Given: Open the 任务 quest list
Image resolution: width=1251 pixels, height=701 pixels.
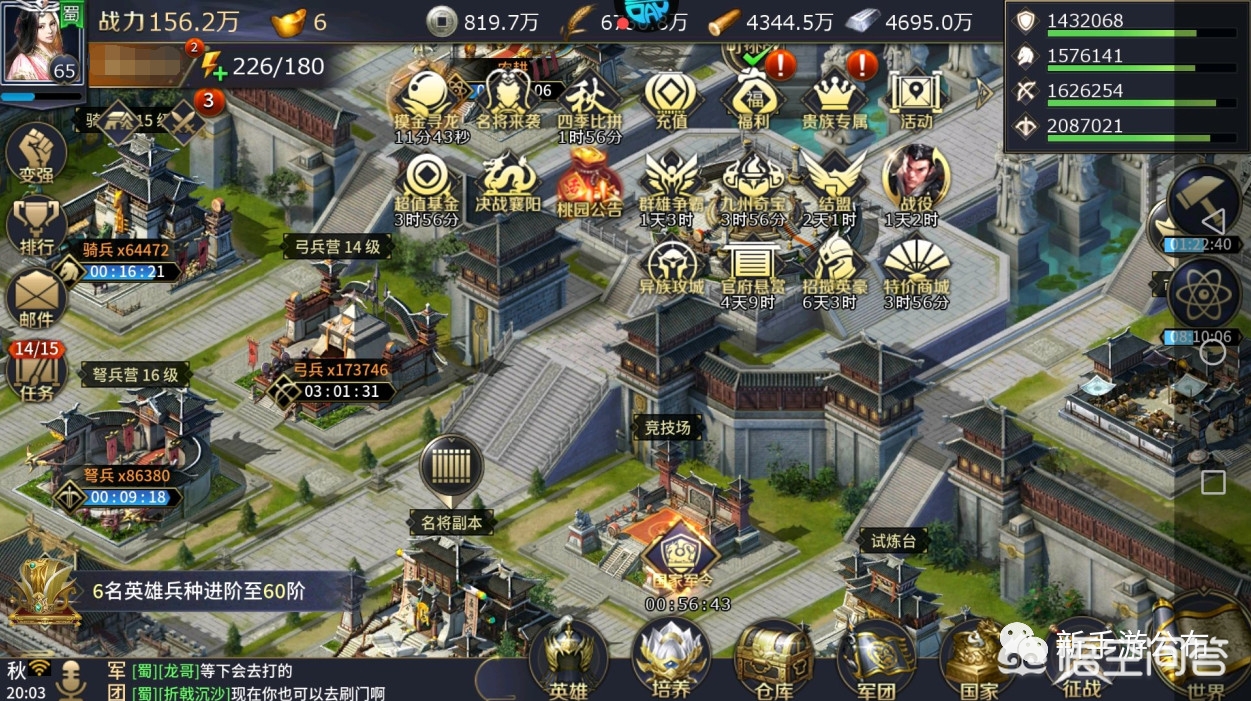Looking at the screenshot, I should pos(36,371).
